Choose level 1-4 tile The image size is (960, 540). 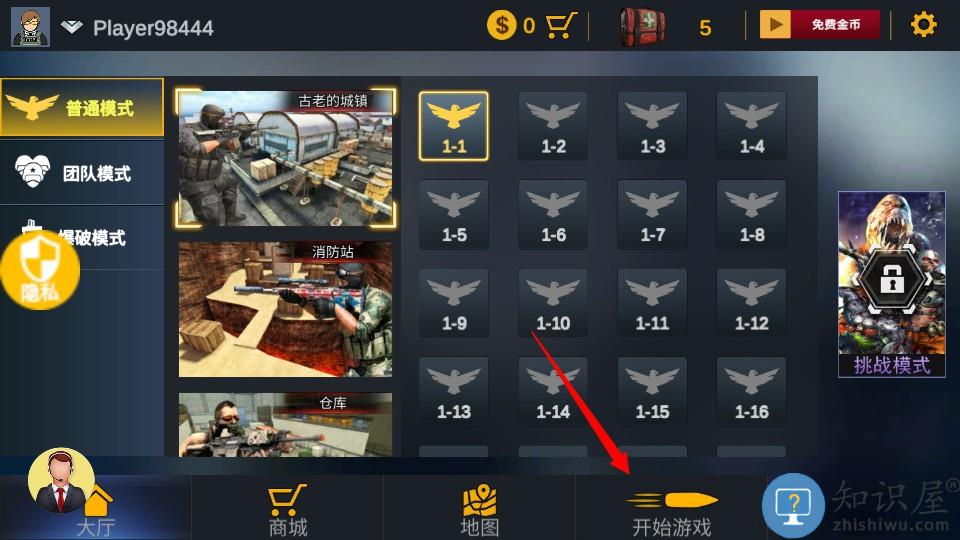(752, 126)
